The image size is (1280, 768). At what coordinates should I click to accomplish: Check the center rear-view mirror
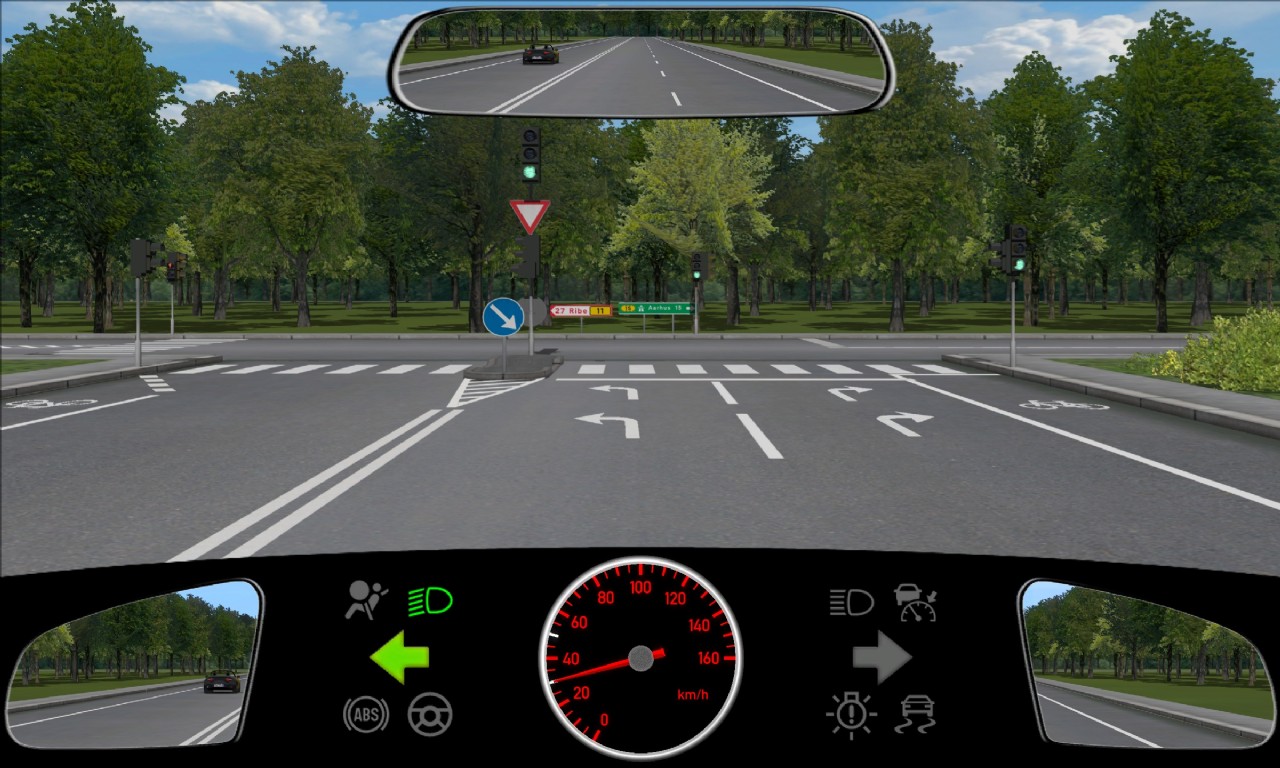[641, 62]
